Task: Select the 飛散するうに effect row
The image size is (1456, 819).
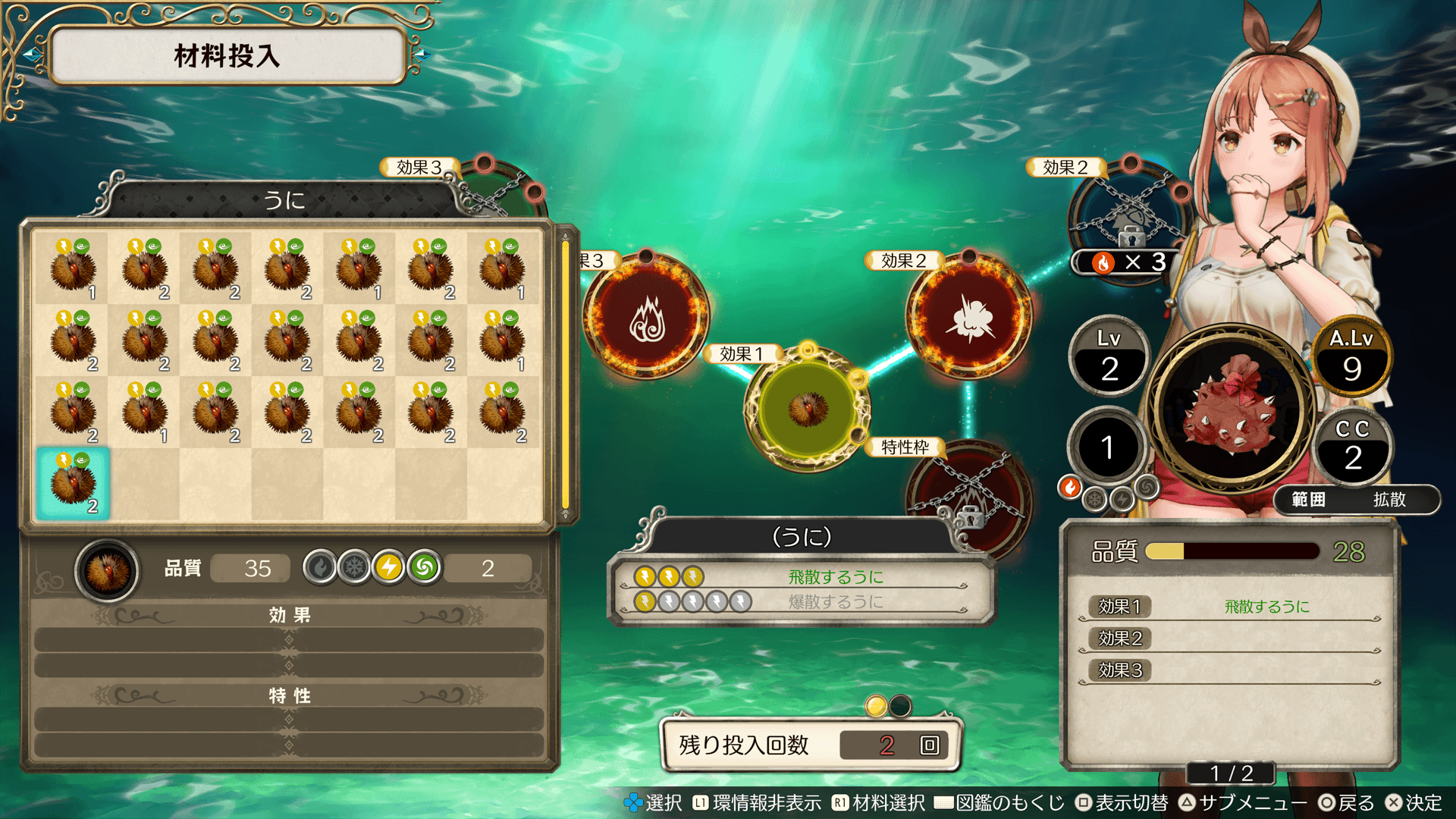Action: point(800,577)
